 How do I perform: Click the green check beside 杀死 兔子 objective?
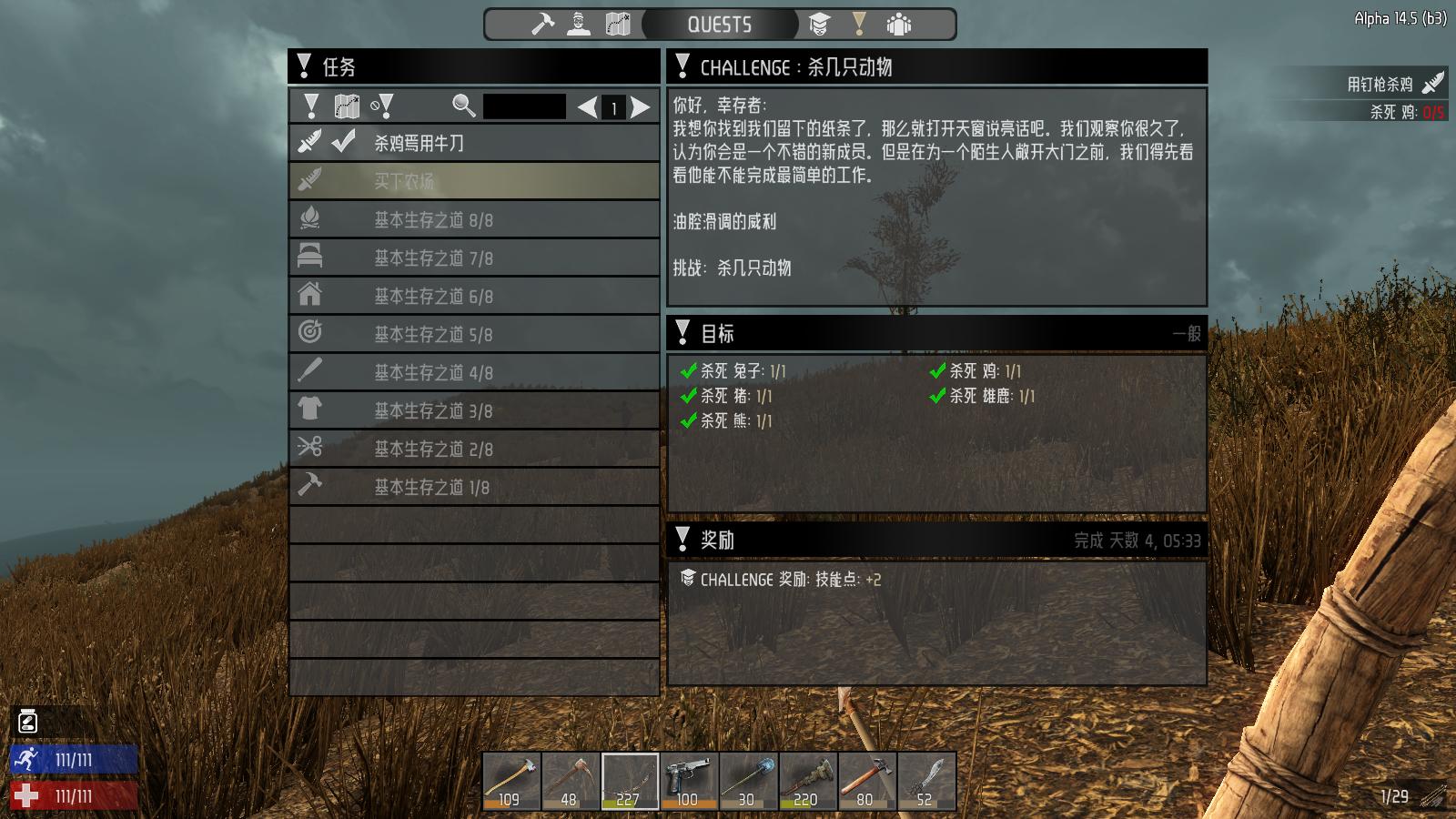(689, 371)
